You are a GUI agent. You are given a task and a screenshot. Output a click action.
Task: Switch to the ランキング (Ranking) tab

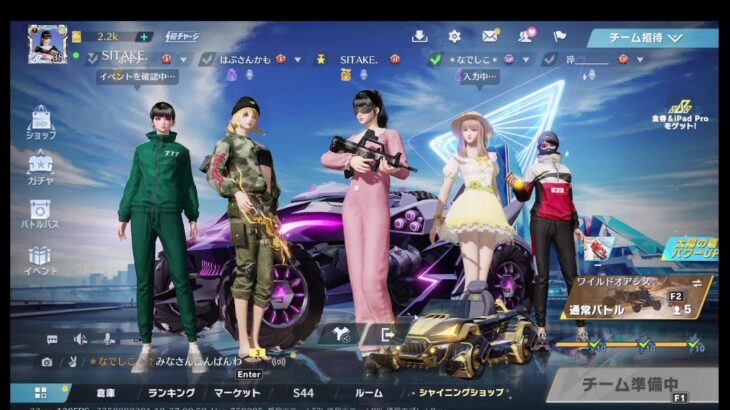(x=171, y=393)
